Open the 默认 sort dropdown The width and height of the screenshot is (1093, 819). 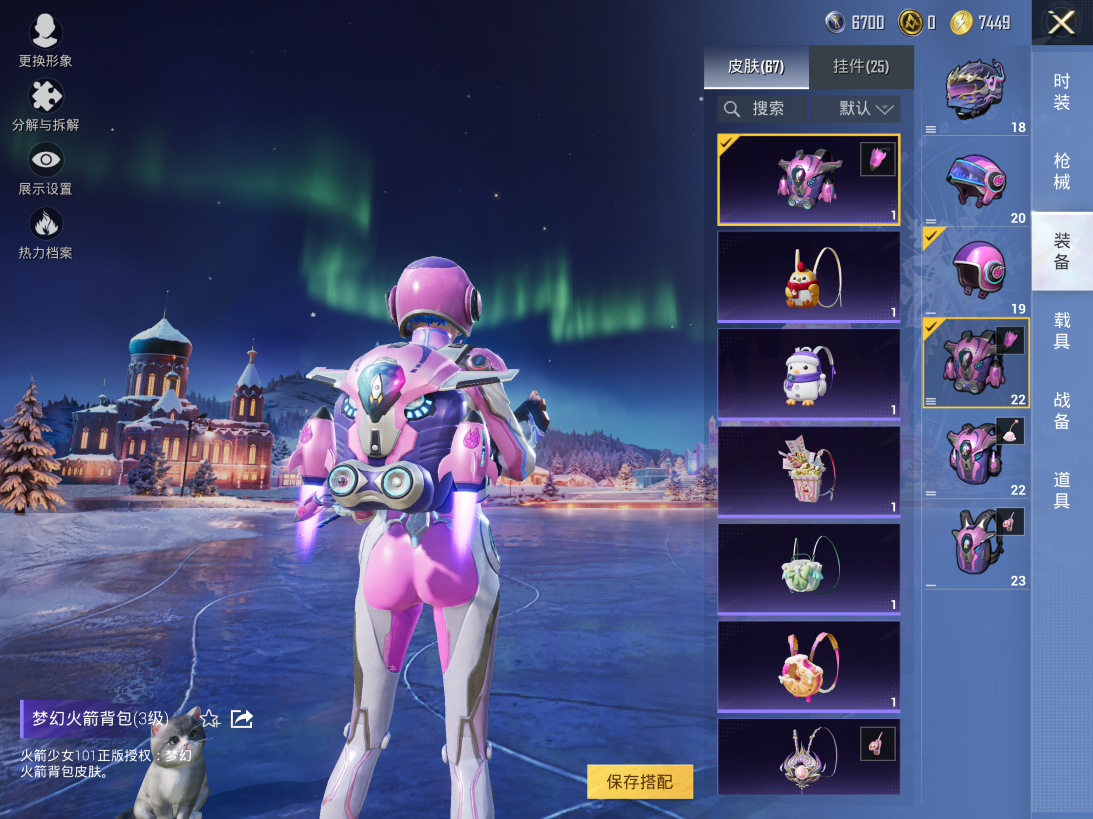[x=856, y=109]
